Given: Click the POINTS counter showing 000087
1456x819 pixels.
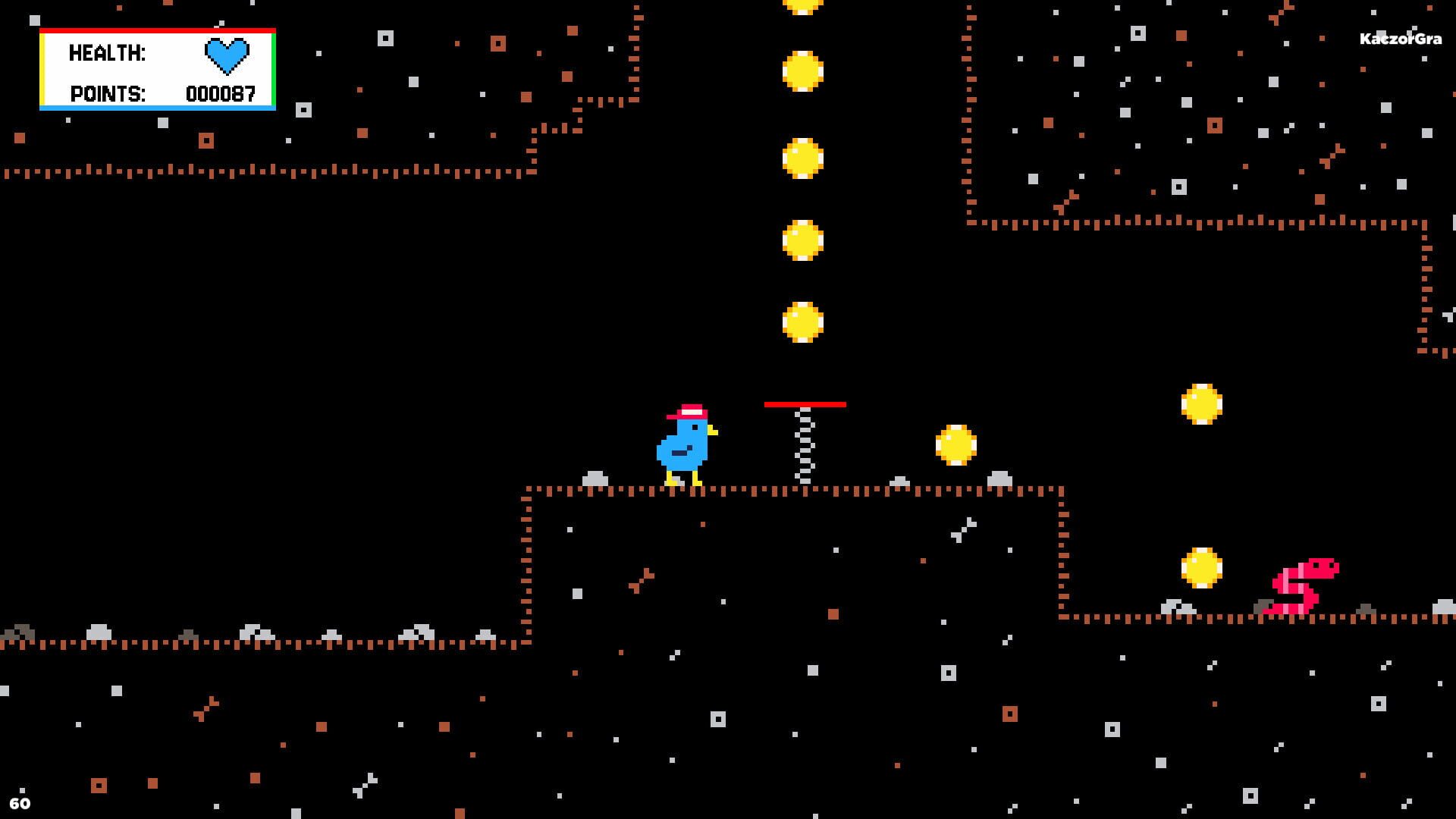Looking at the screenshot, I should pyautogui.click(x=221, y=94).
